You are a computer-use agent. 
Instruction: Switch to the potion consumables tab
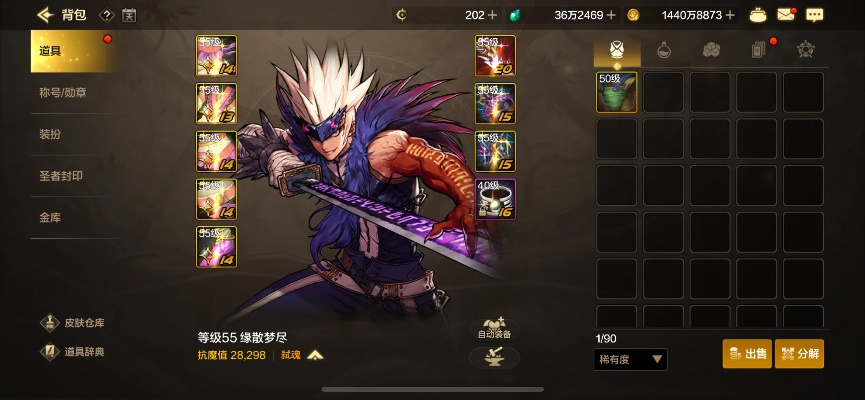663,50
